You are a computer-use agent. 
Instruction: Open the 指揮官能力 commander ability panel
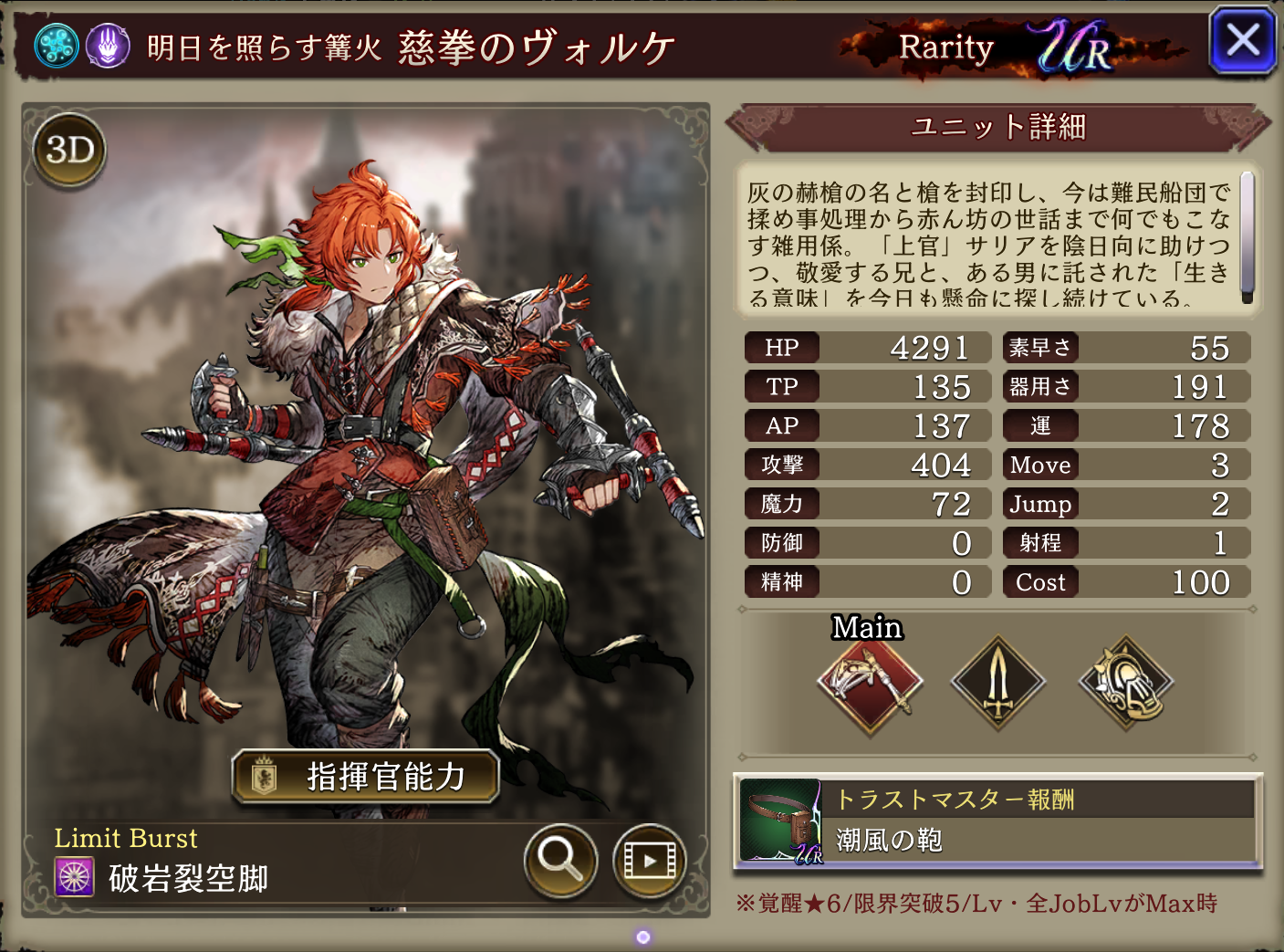(x=366, y=777)
